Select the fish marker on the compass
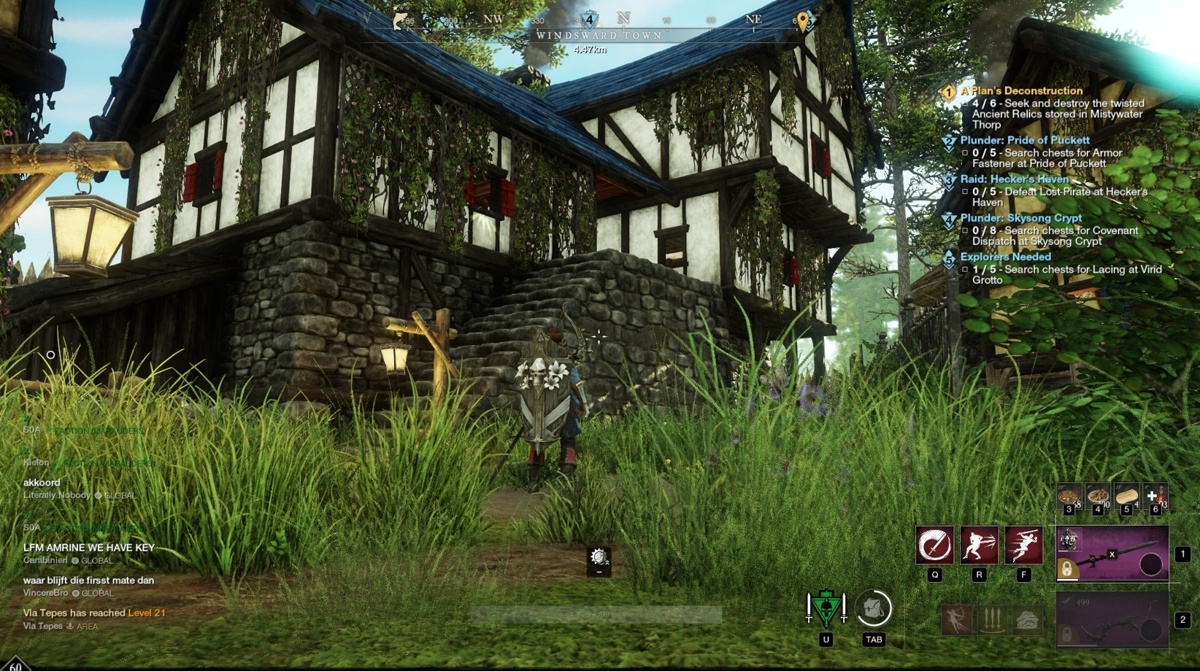The height and width of the screenshot is (671, 1200). [x=402, y=20]
